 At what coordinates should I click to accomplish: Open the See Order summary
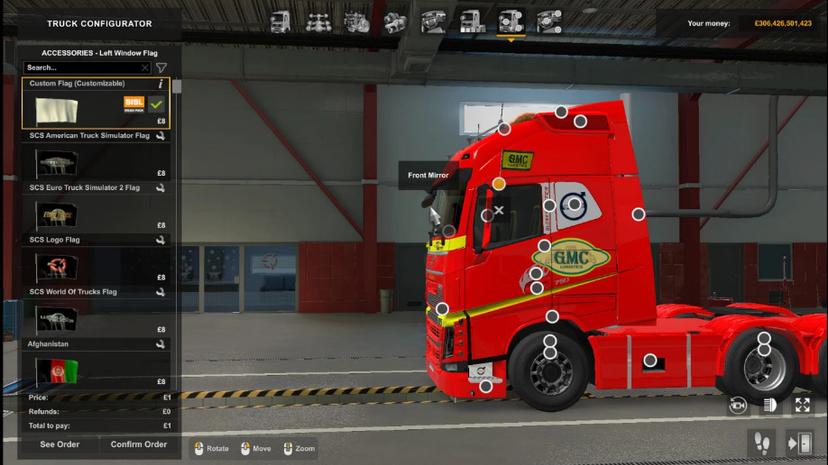pyautogui.click(x=60, y=444)
